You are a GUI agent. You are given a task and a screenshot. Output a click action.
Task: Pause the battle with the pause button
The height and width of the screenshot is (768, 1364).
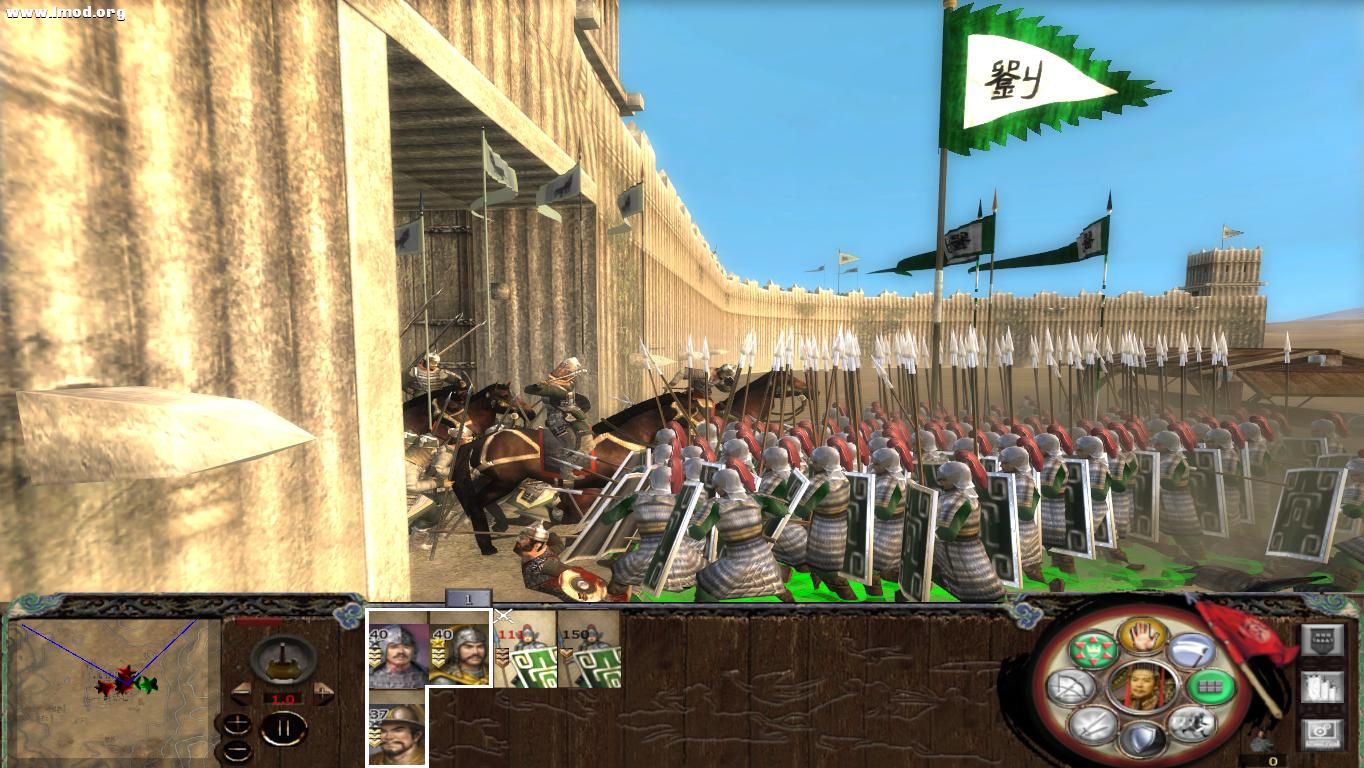point(284,727)
